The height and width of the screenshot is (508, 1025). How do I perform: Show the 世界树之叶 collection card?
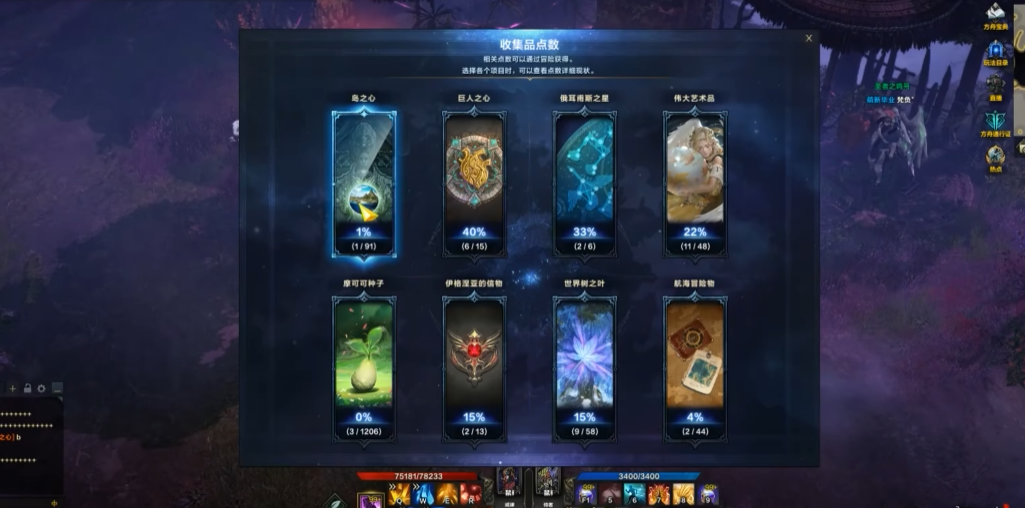tap(585, 367)
